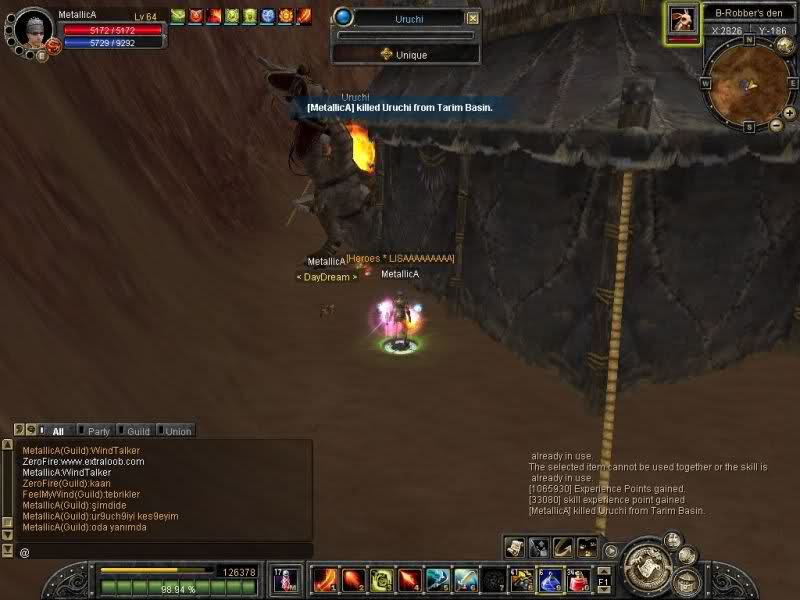Click the MetallicA character portrait
This screenshot has height=600, width=800.
pos(34,29)
